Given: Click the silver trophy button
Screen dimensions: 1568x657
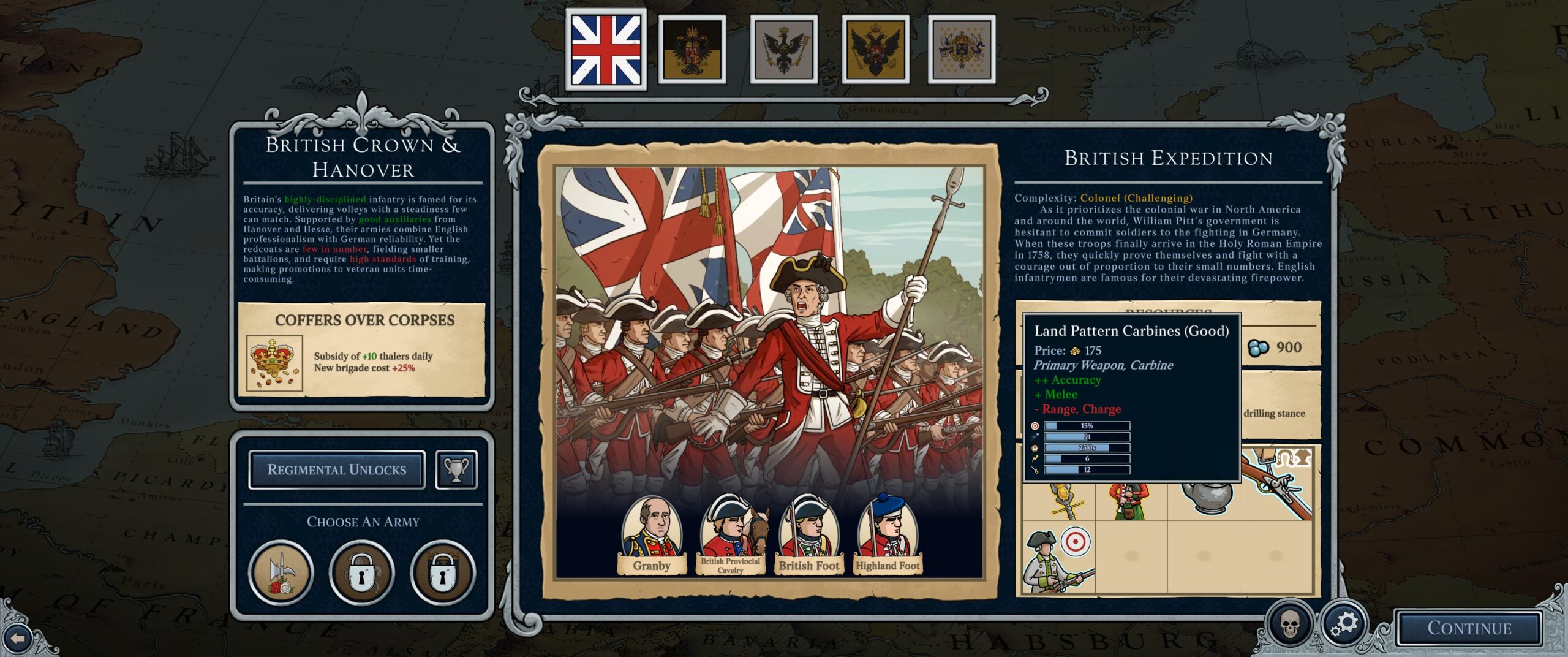Looking at the screenshot, I should (x=456, y=470).
